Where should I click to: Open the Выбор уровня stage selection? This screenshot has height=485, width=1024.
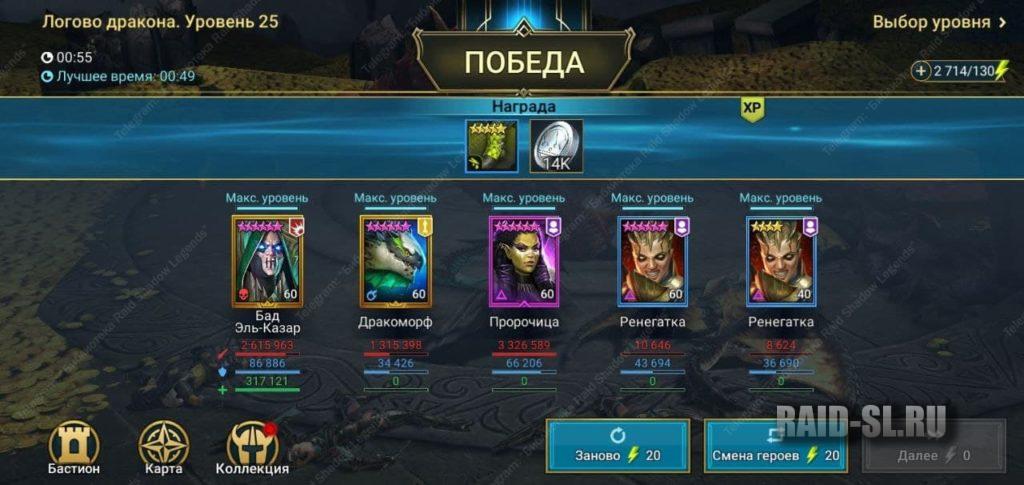(x=939, y=22)
